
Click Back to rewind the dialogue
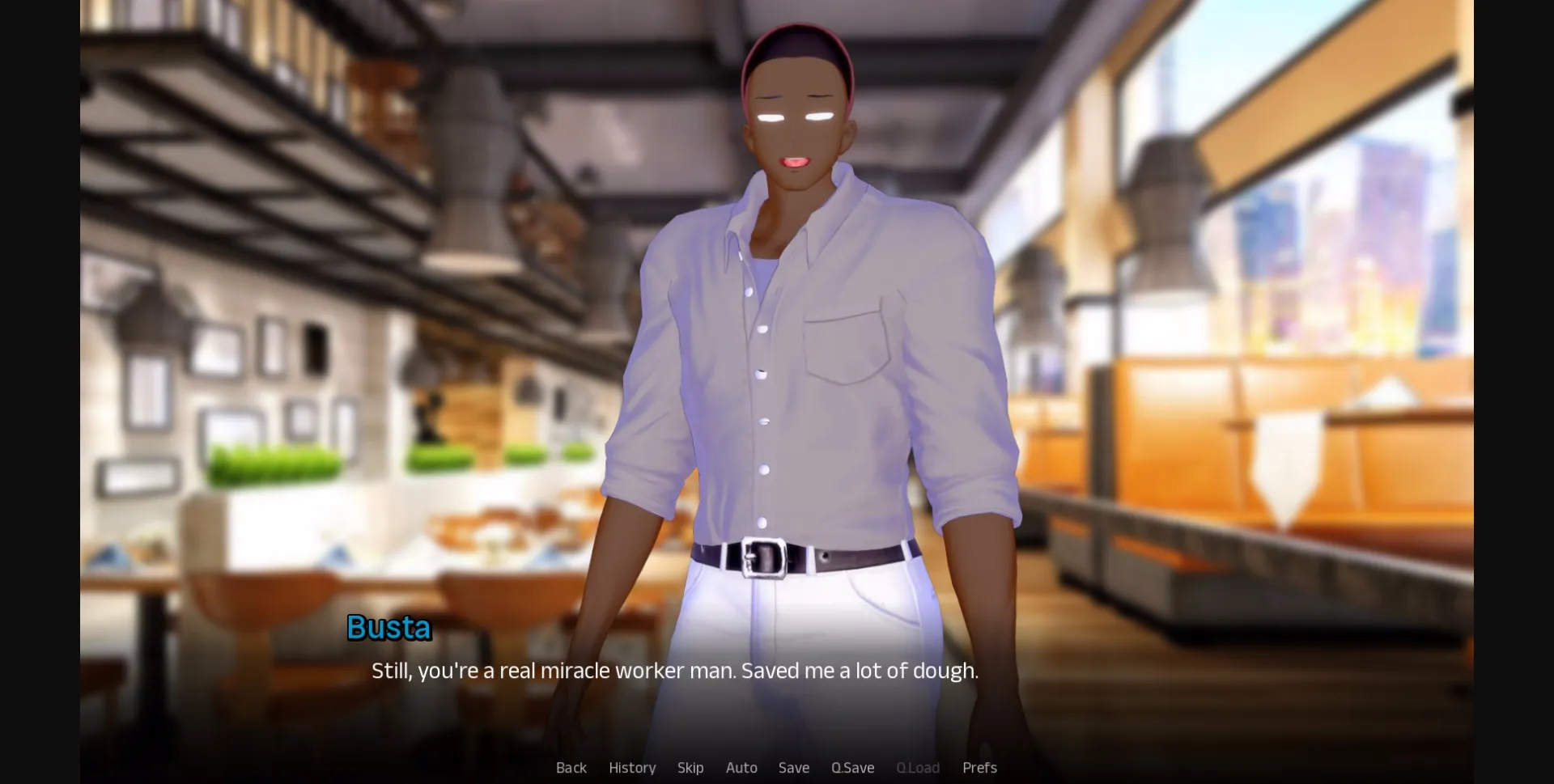coord(571,767)
